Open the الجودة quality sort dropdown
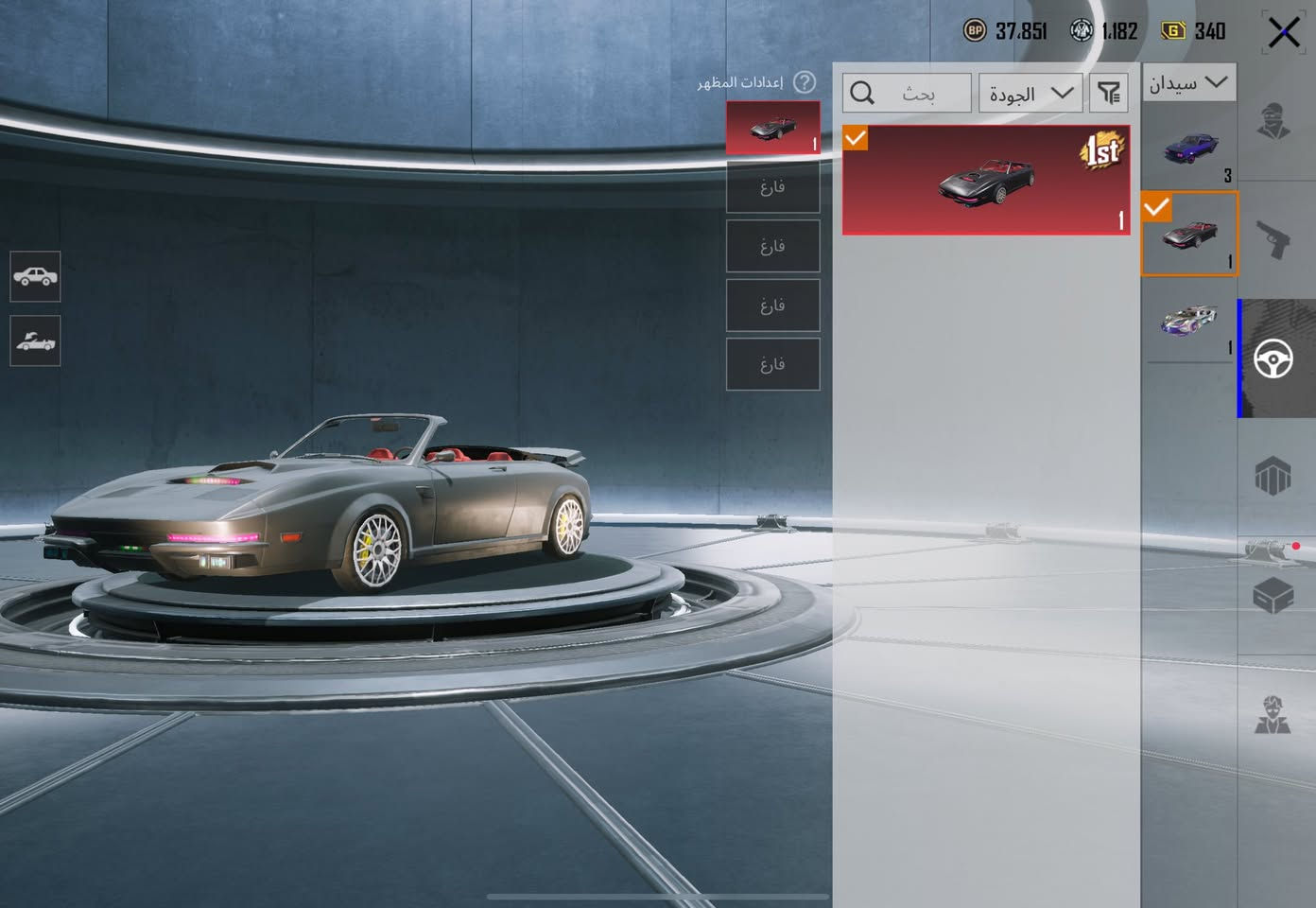 1030,94
